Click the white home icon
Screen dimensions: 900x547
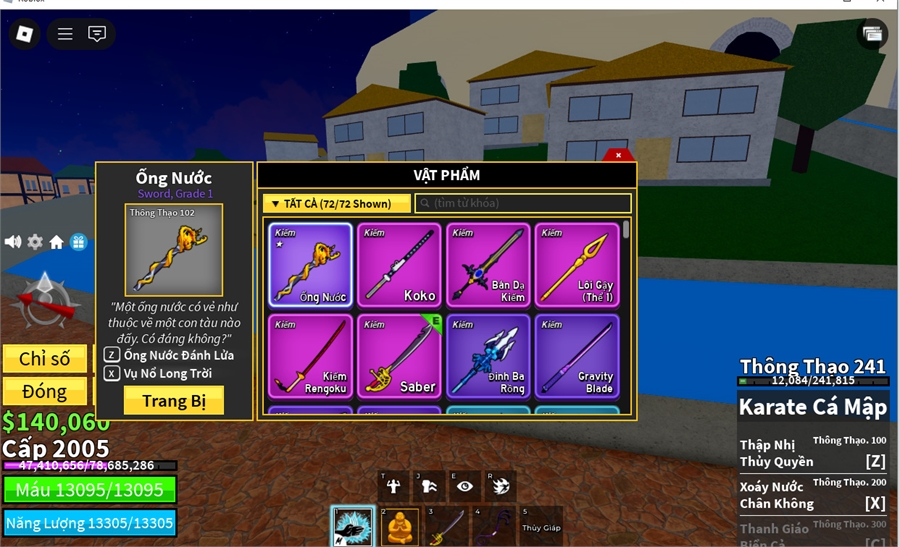[x=57, y=242]
